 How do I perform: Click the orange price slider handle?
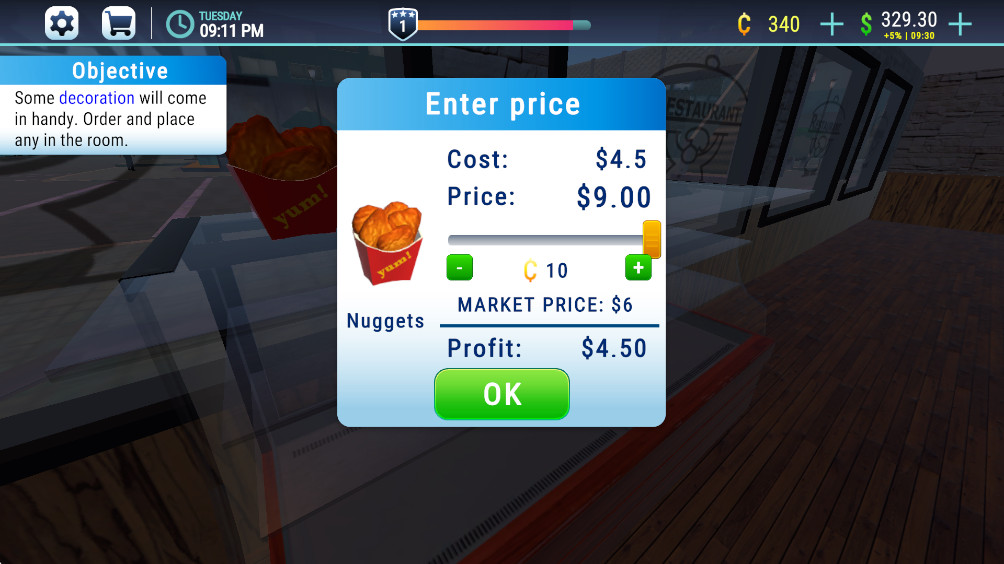point(651,240)
